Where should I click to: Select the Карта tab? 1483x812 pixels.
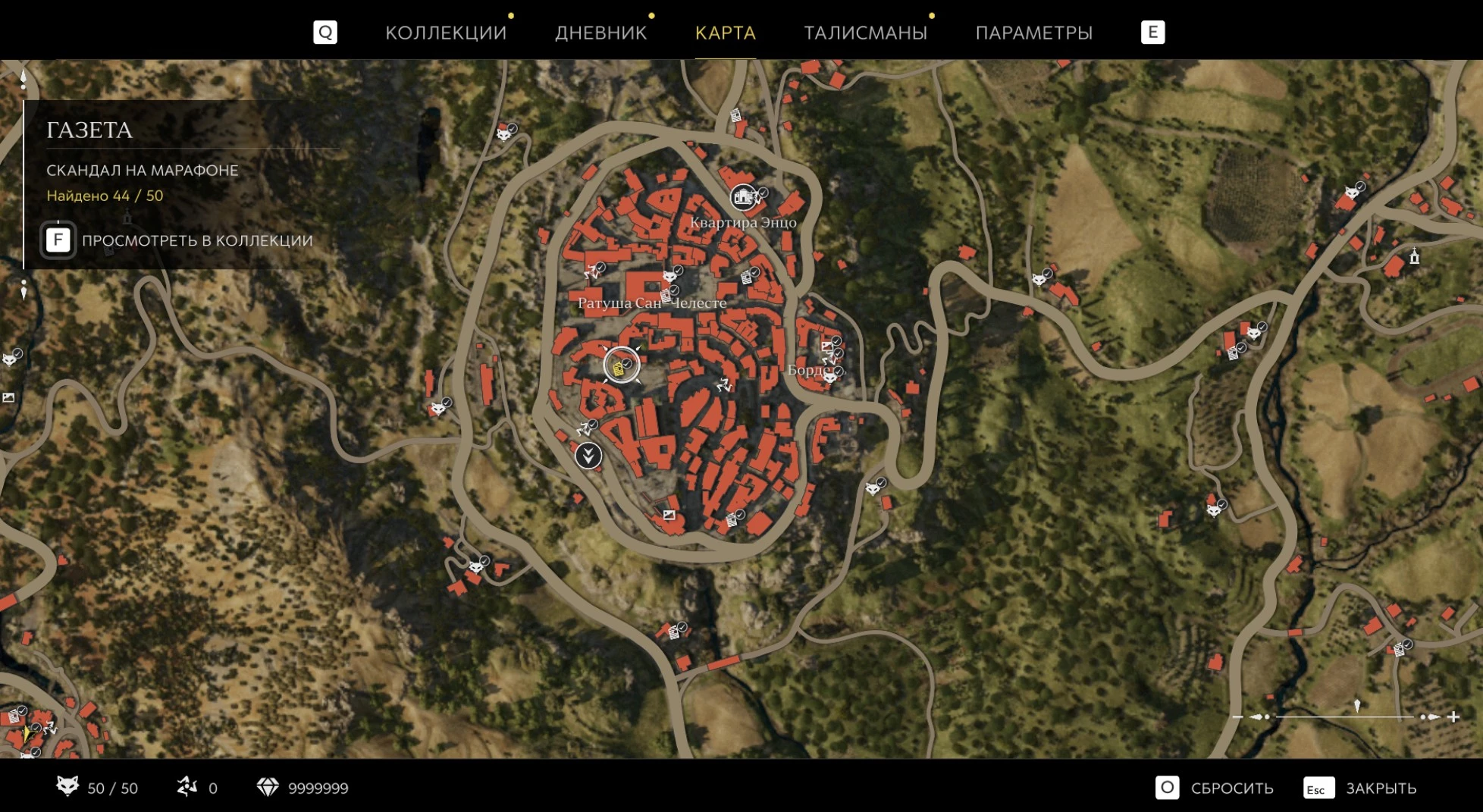(725, 33)
